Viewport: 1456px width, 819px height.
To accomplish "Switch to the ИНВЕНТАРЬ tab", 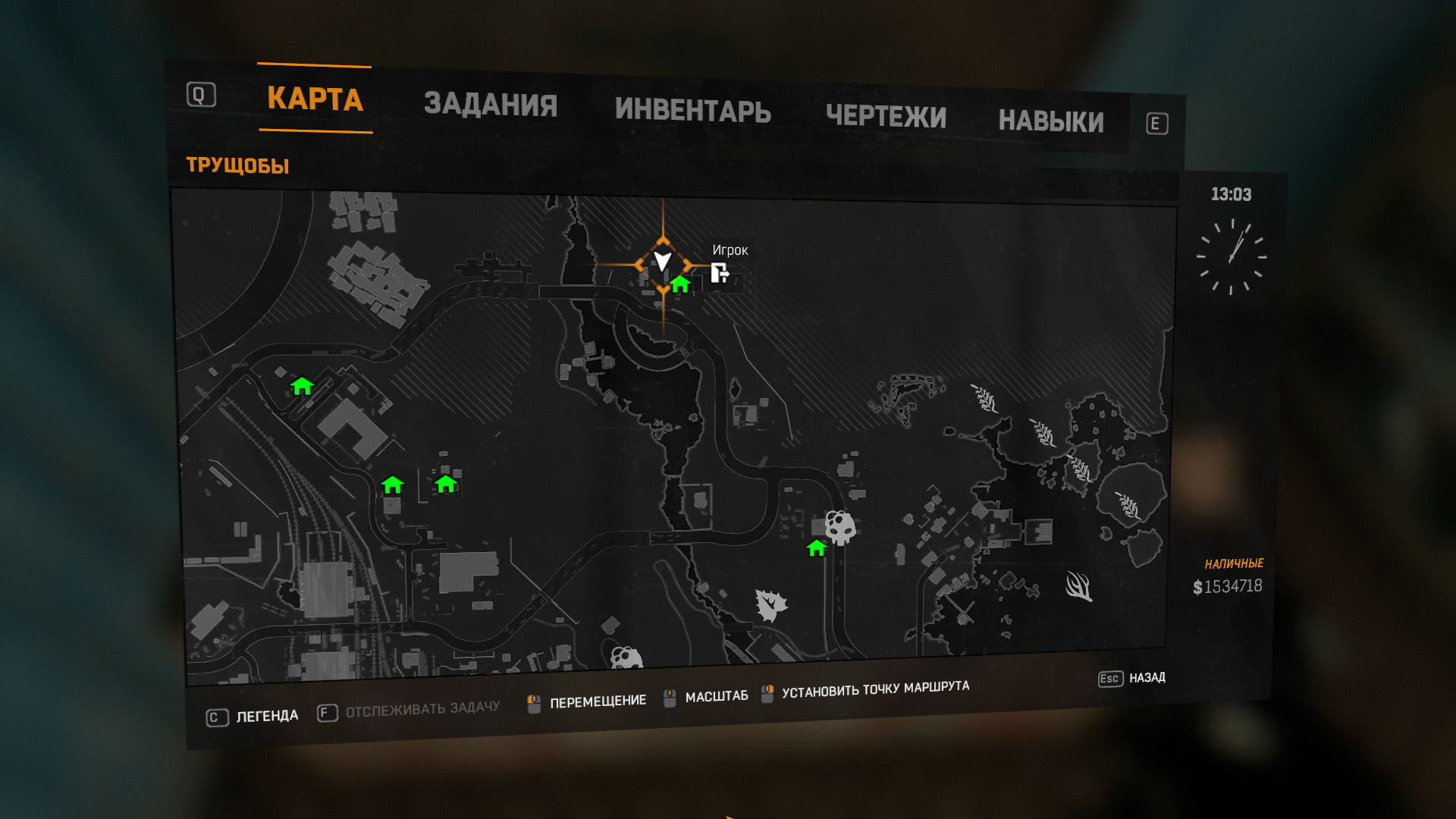I will [x=694, y=111].
